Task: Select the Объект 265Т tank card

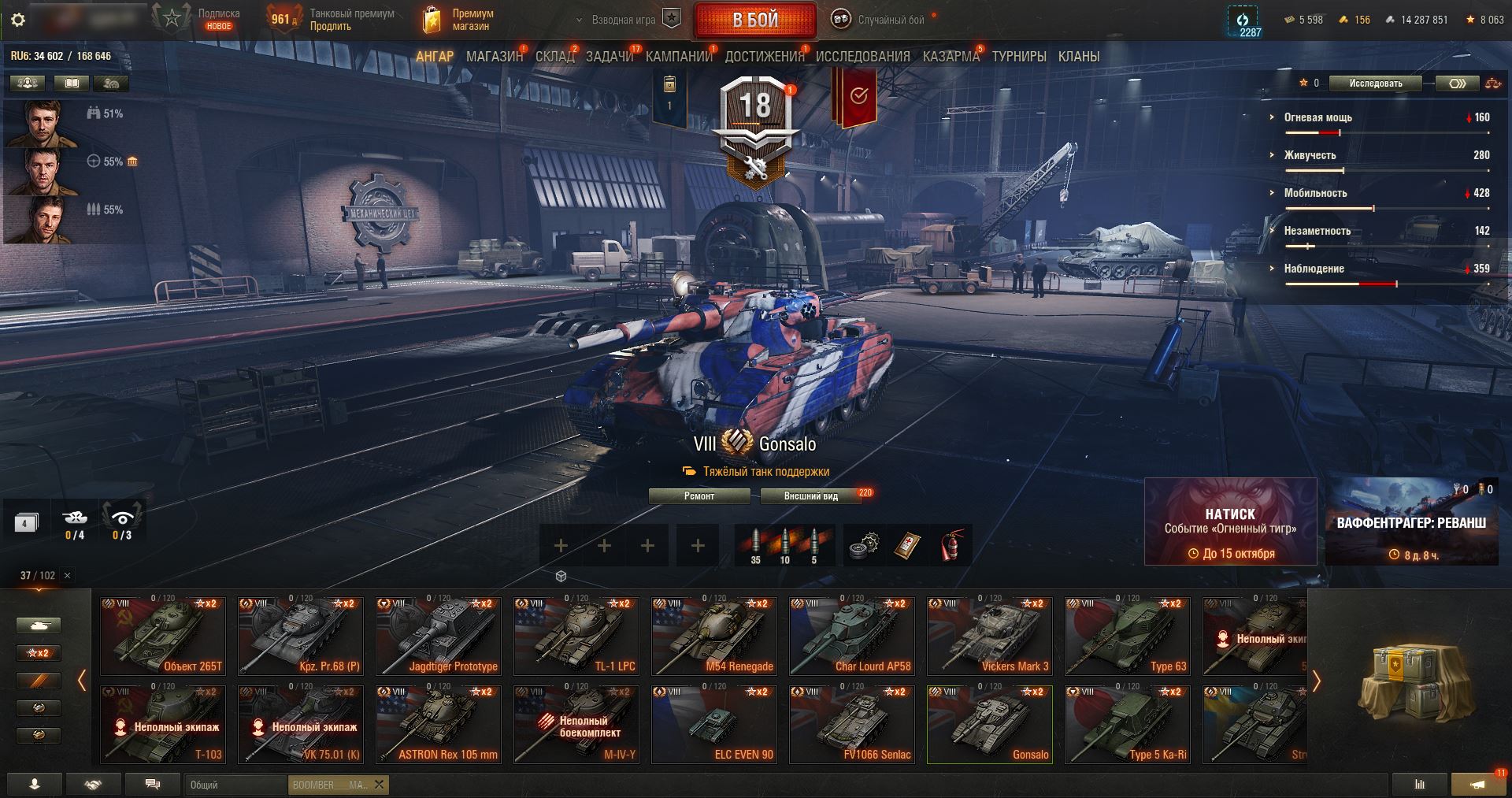Action: click(x=163, y=636)
